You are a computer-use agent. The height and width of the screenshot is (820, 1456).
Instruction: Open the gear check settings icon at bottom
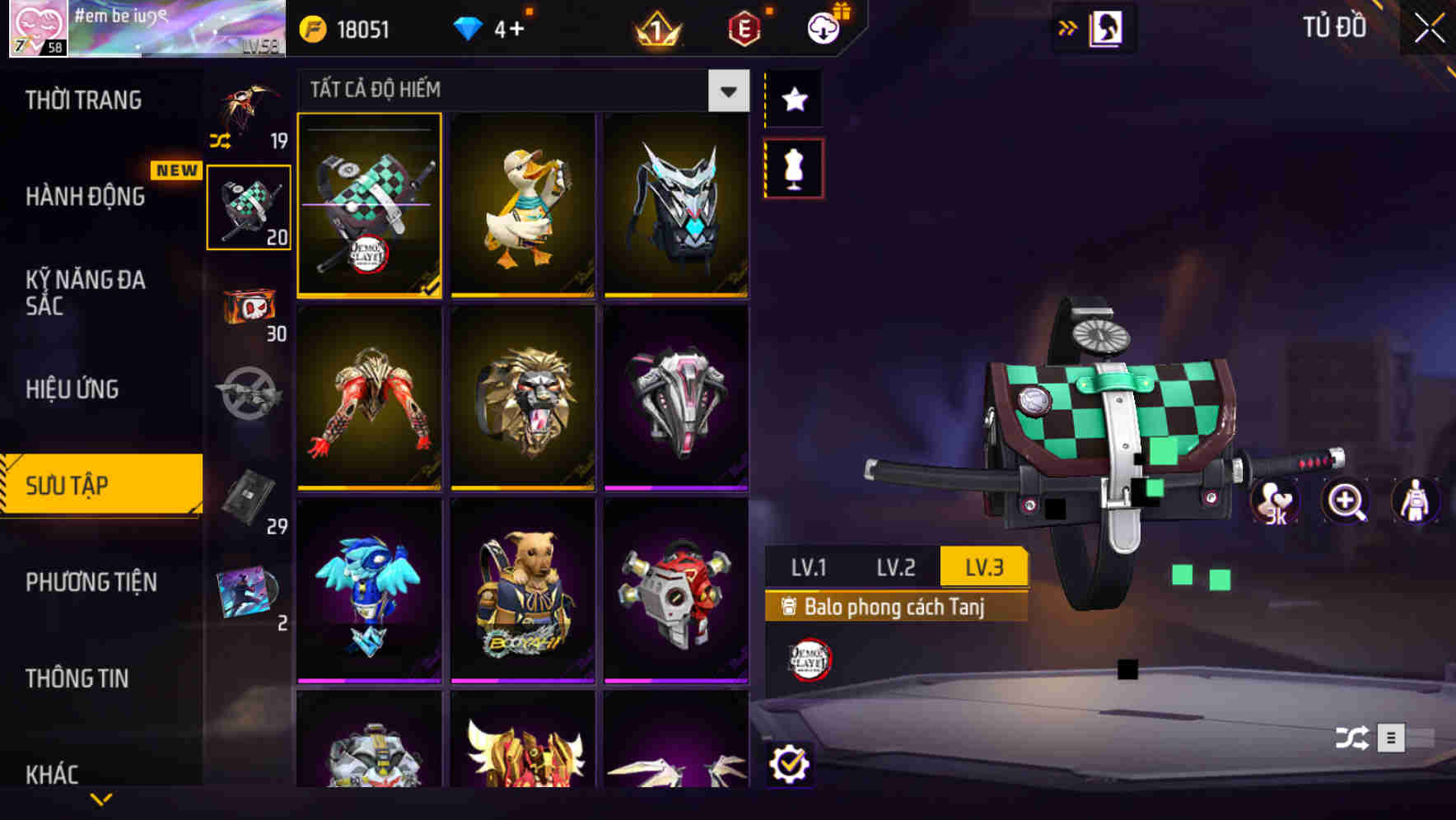coord(791,762)
